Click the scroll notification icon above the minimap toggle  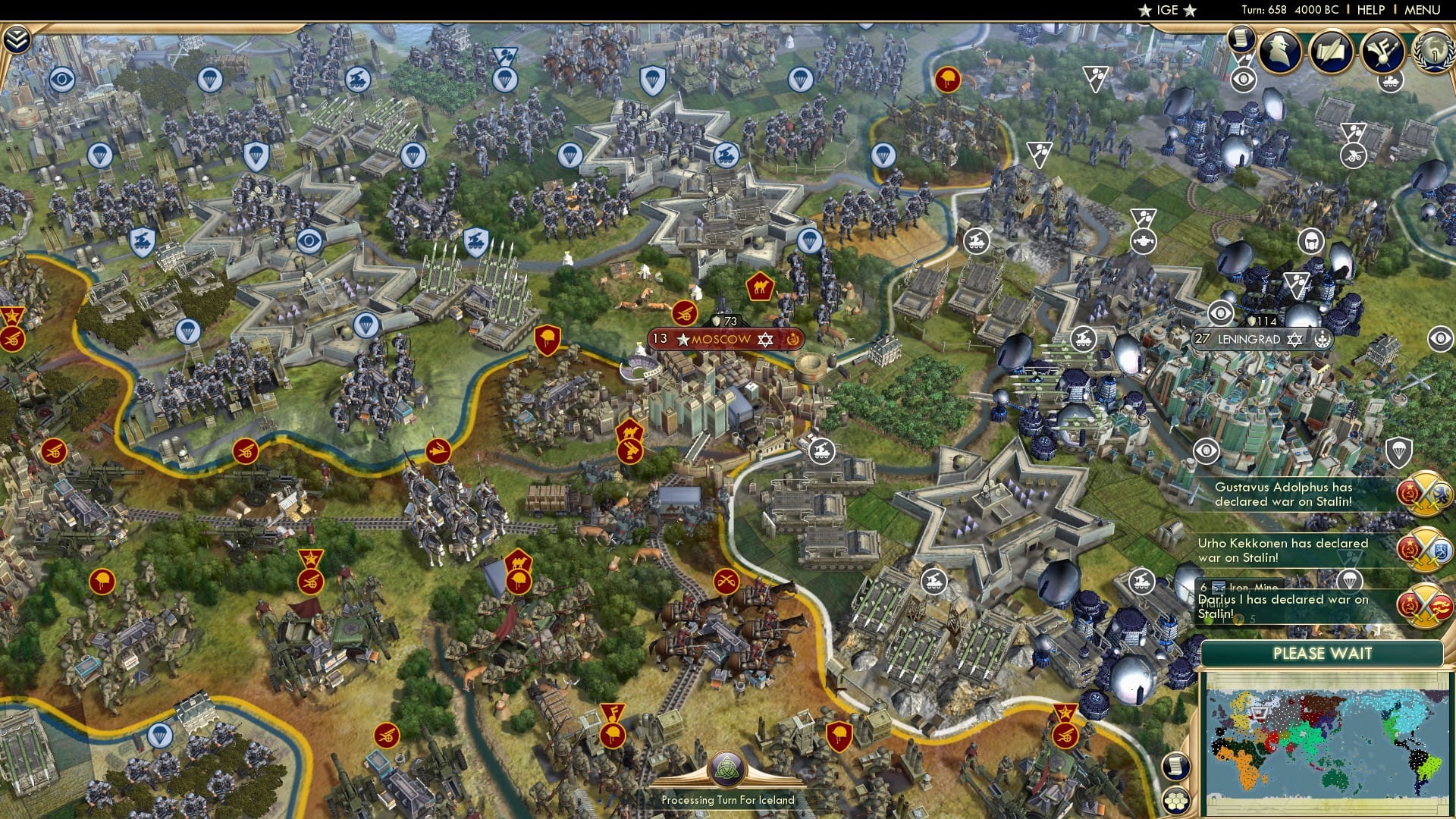point(1176,764)
